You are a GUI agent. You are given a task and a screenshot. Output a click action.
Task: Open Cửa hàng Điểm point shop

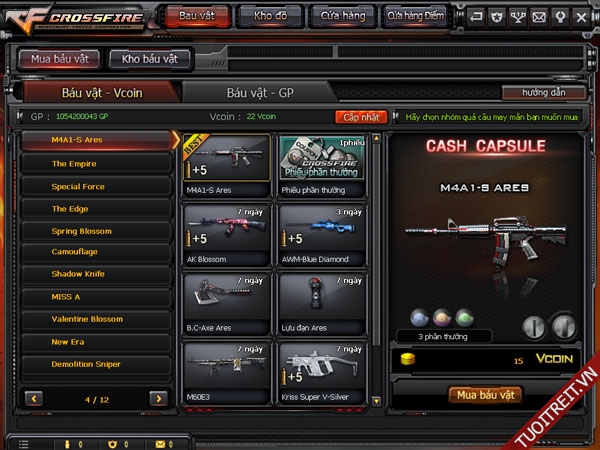[x=417, y=16]
